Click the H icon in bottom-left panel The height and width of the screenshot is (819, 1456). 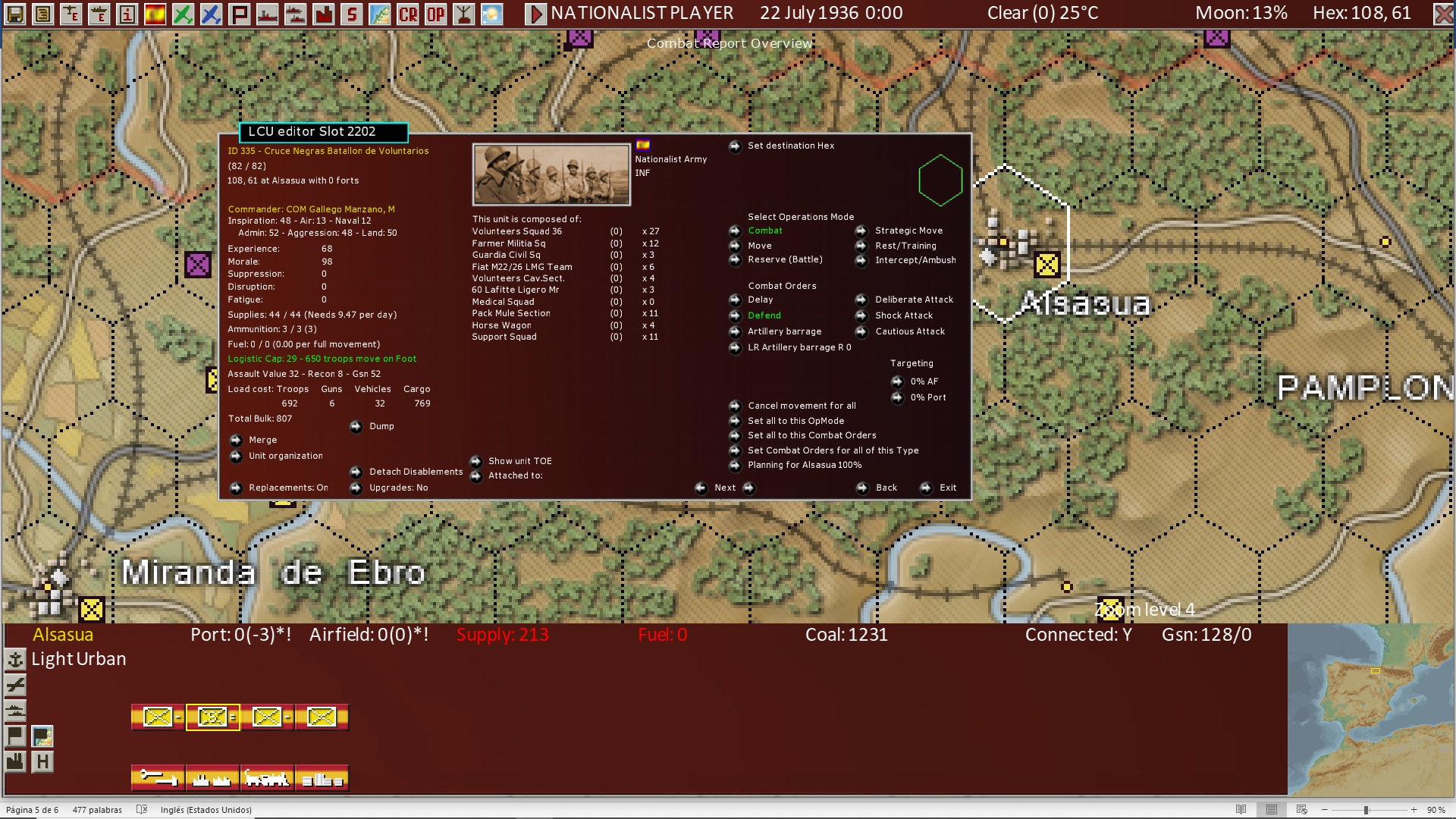point(43,761)
